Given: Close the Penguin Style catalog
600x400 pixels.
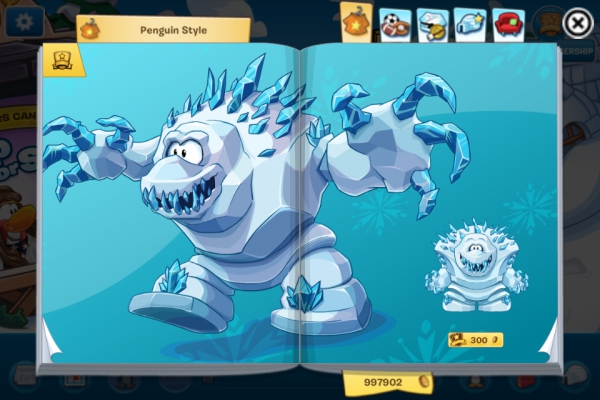Looking at the screenshot, I should (577, 22).
